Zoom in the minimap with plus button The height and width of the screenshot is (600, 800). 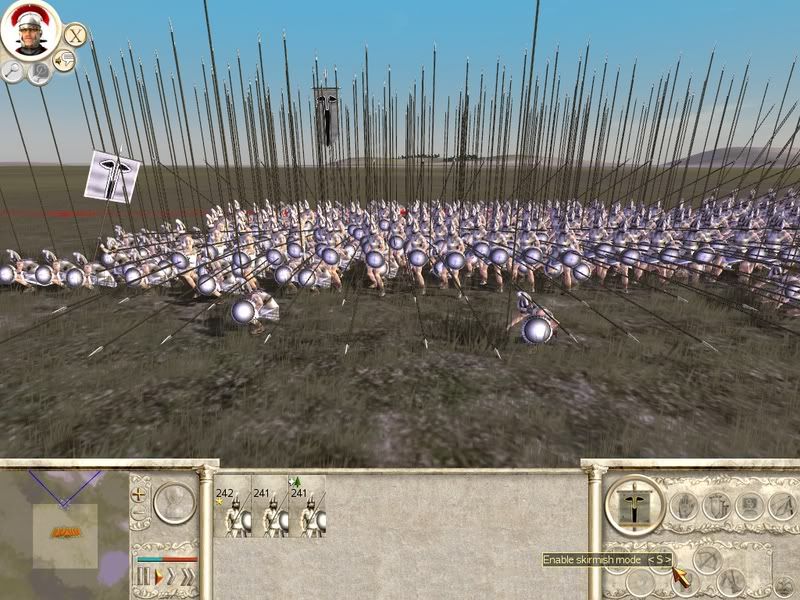pos(139,494)
